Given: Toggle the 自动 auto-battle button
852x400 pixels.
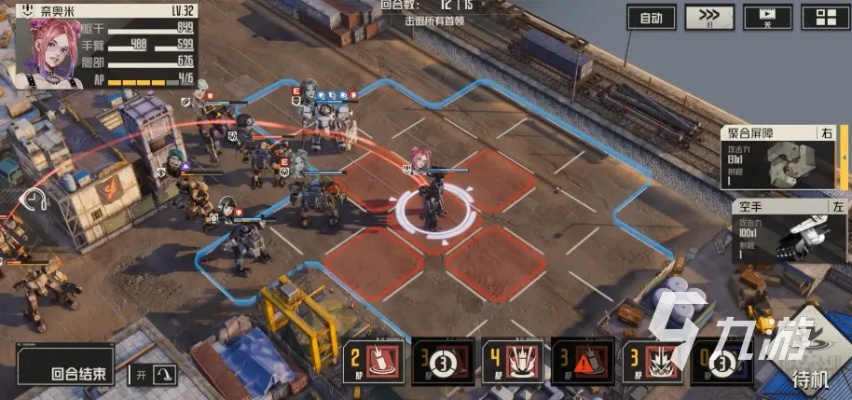Looking at the screenshot, I should point(651,17).
